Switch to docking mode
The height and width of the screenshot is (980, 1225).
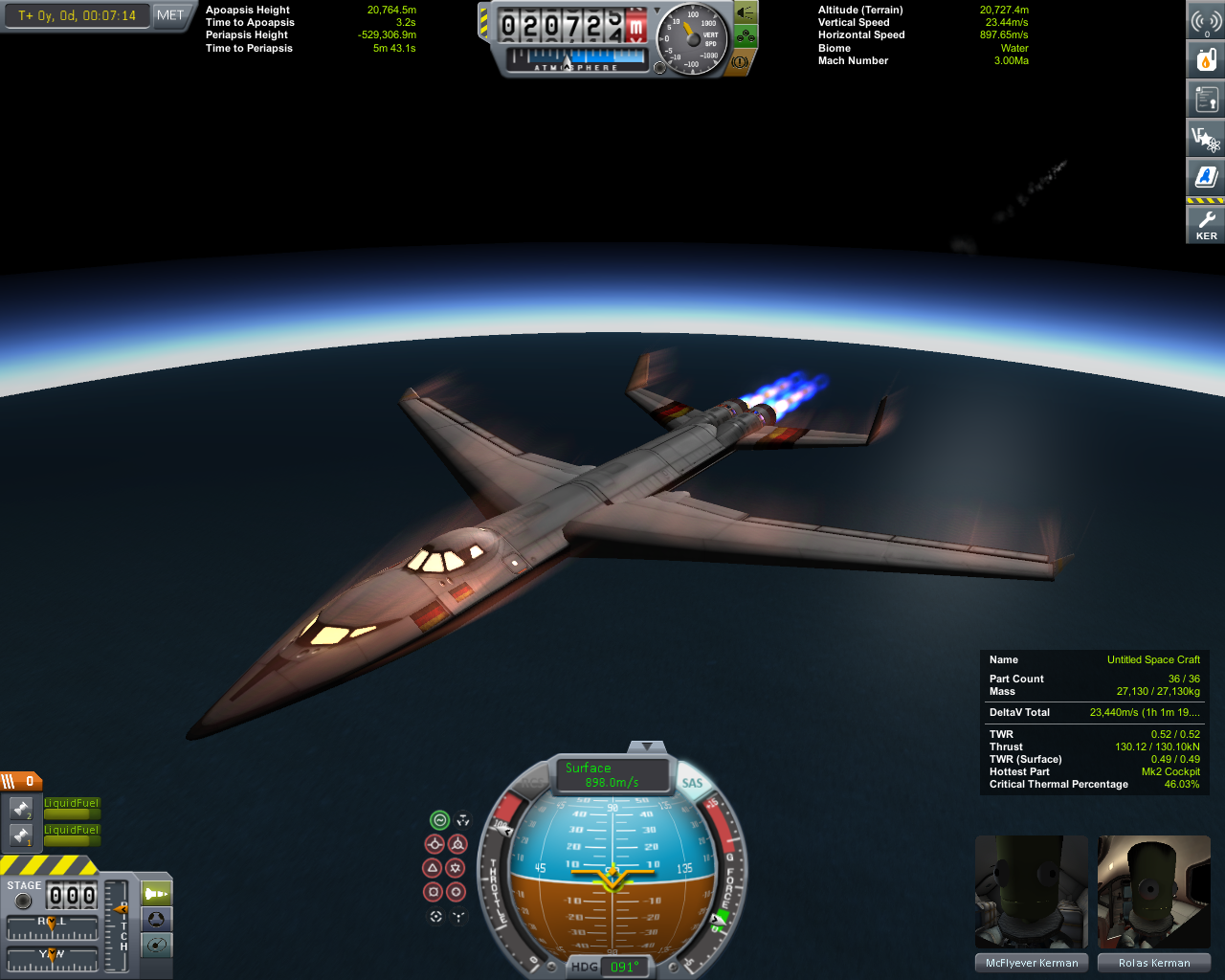pos(156,920)
